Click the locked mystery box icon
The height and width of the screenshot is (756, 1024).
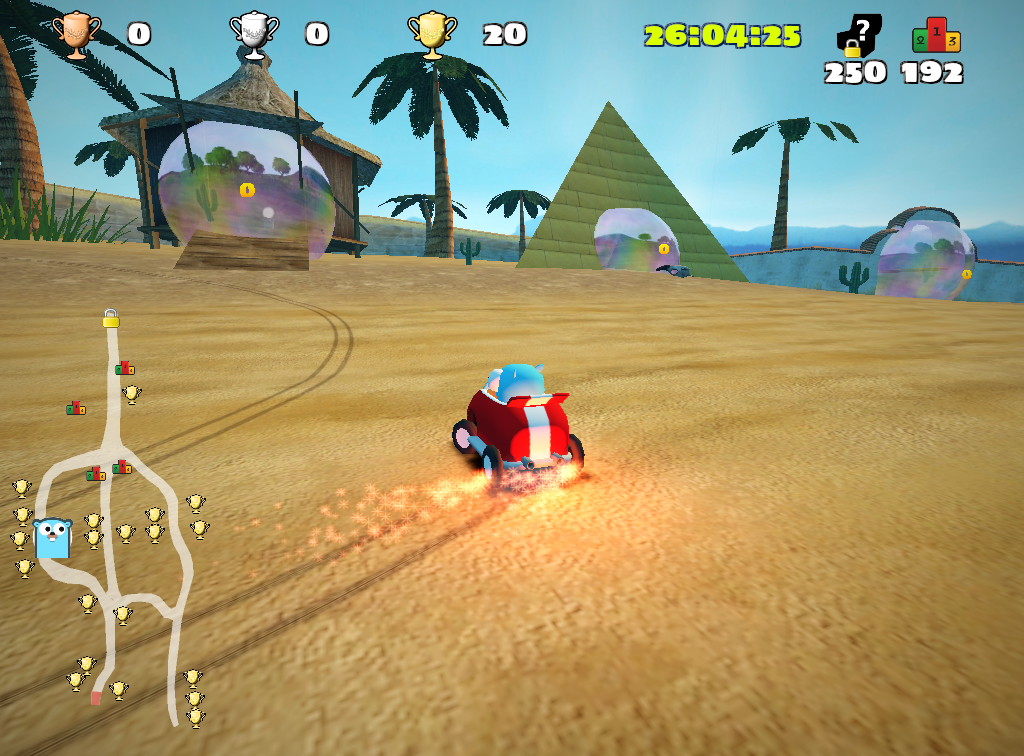coord(858,36)
